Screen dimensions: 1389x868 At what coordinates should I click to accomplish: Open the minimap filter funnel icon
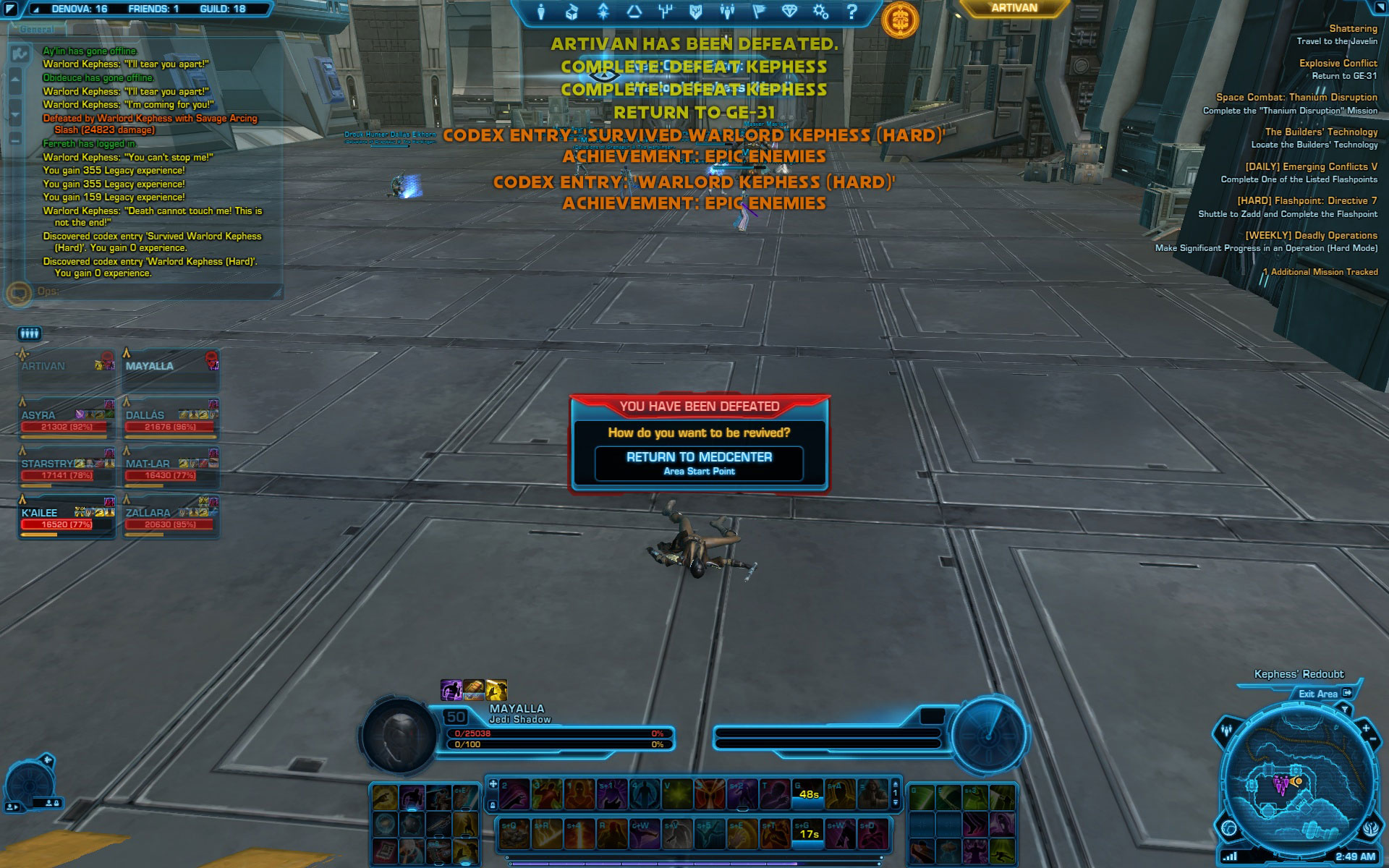click(1345, 711)
